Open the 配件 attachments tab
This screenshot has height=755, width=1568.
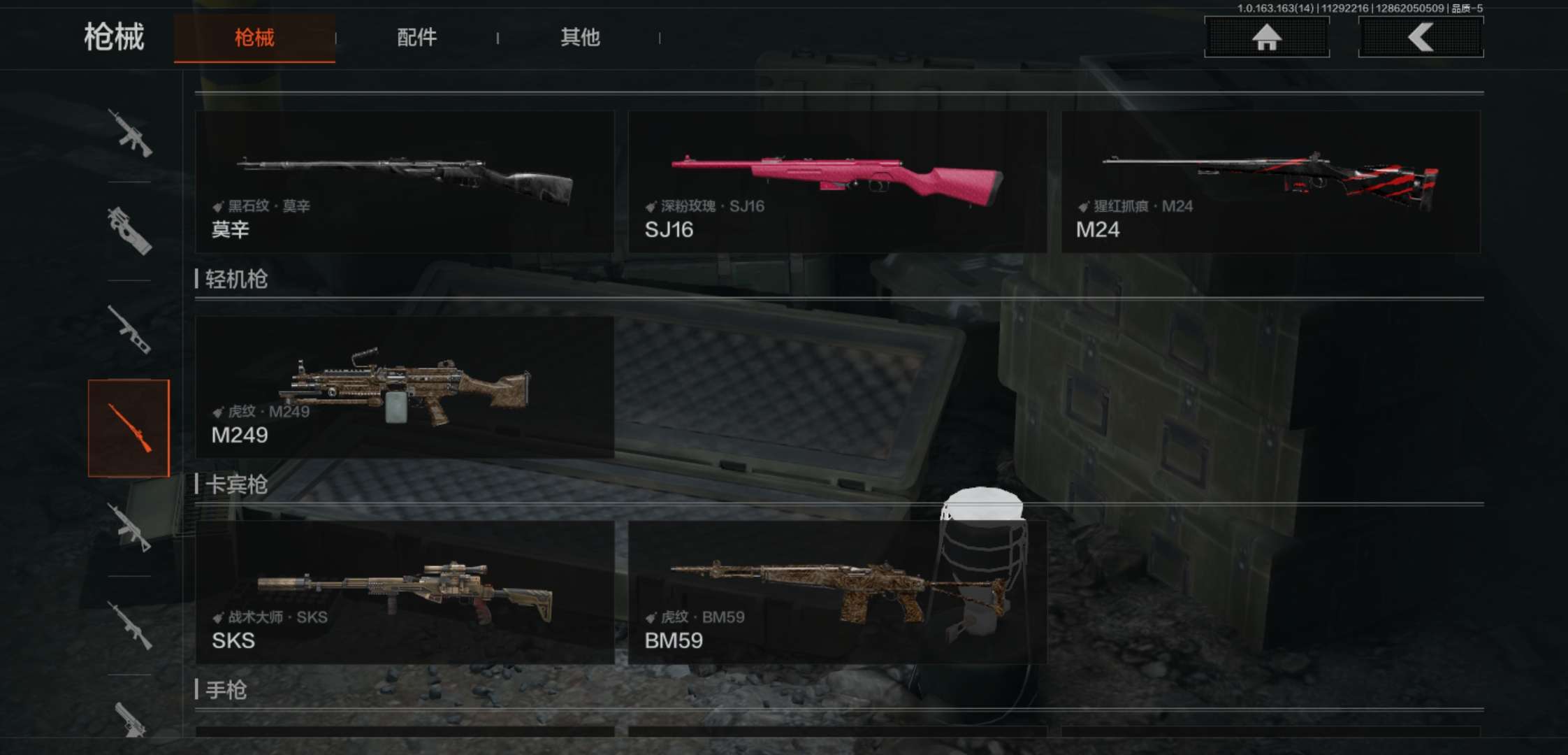(416, 38)
